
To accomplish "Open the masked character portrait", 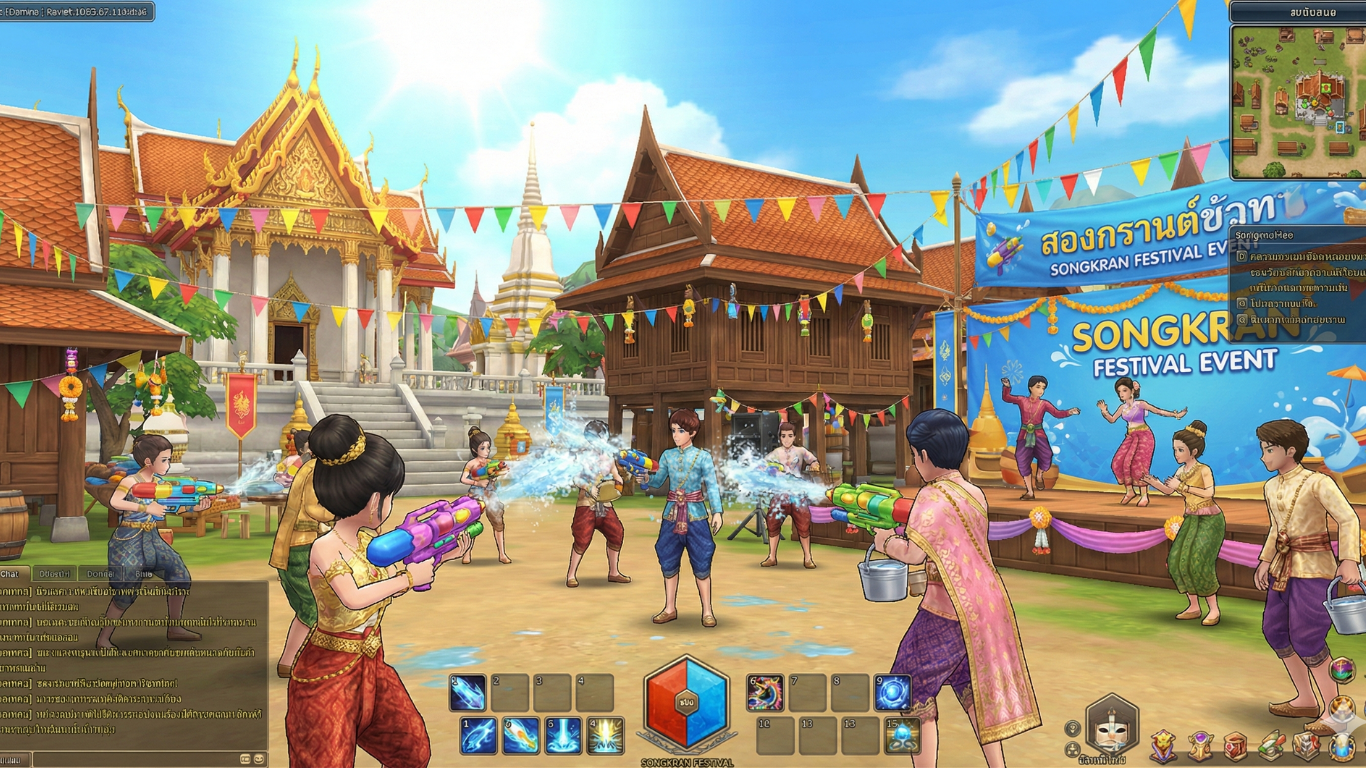I will click(1112, 727).
